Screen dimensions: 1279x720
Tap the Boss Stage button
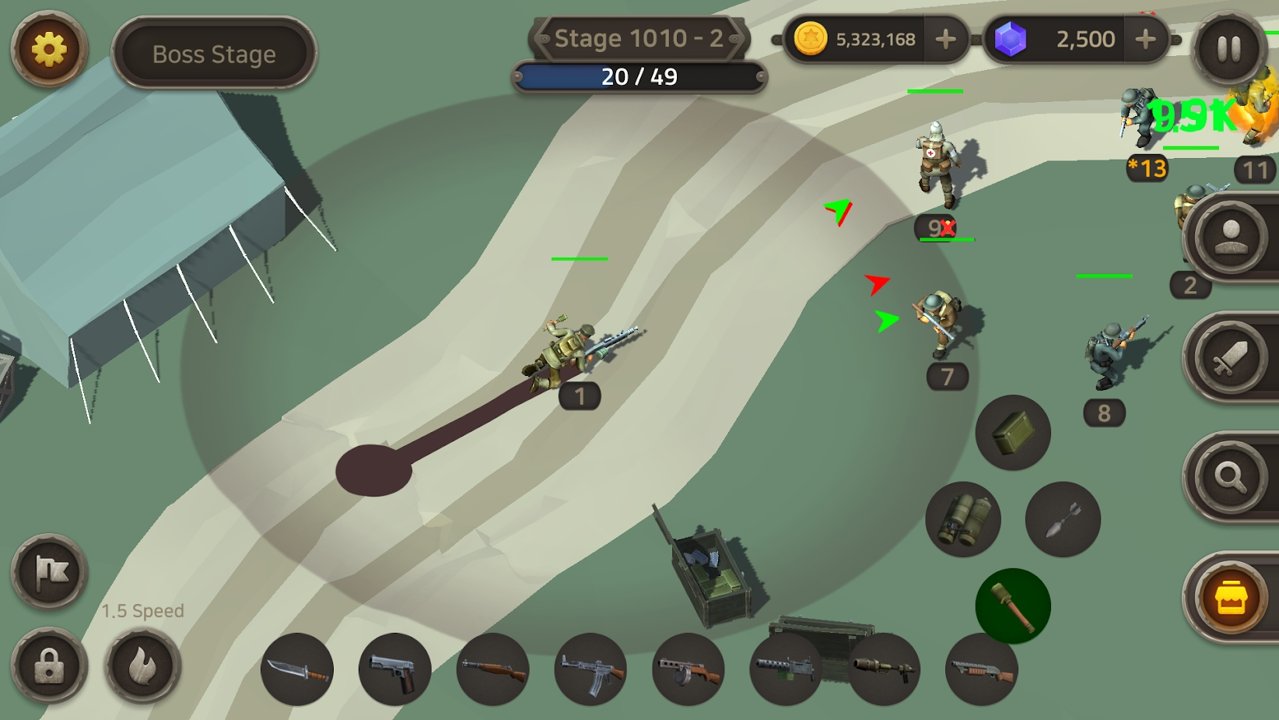click(214, 54)
